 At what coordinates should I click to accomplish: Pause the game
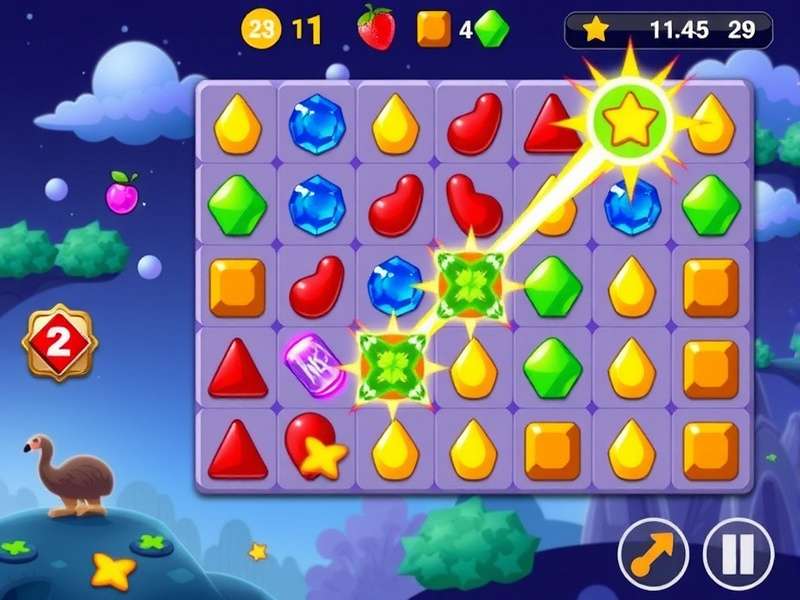[x=739, y=551]
